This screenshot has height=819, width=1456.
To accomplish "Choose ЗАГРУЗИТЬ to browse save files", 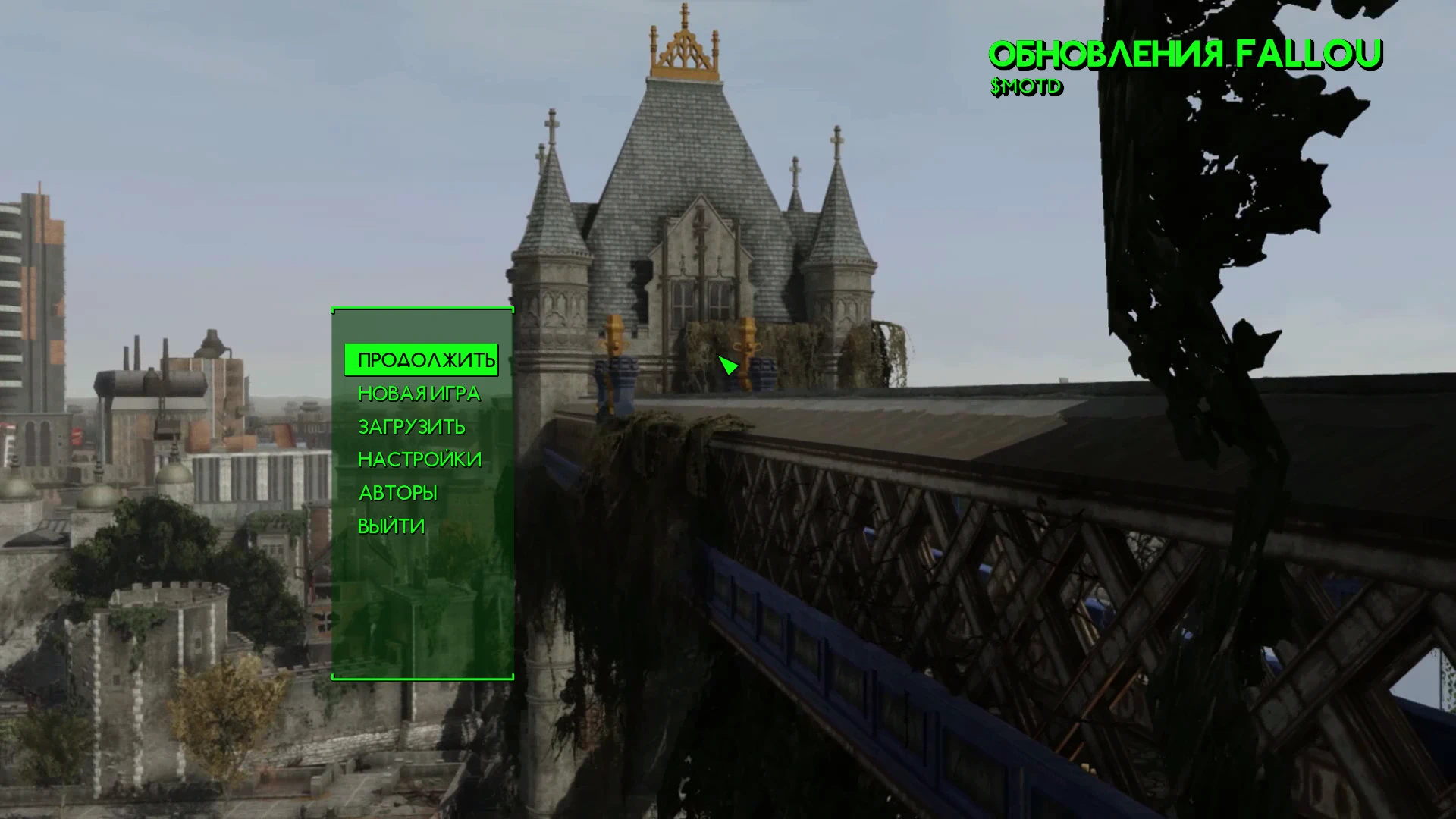I will point(412,427).
